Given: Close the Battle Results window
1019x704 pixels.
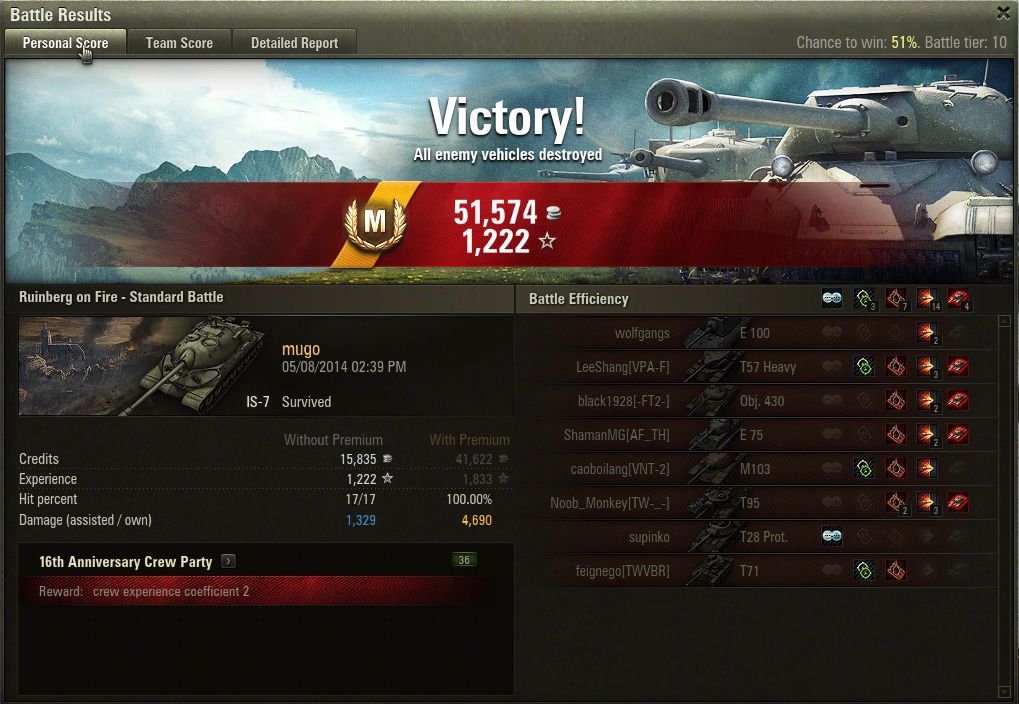Looking at the screenshot, I should pyautogui.click(x=1003, y=13).
